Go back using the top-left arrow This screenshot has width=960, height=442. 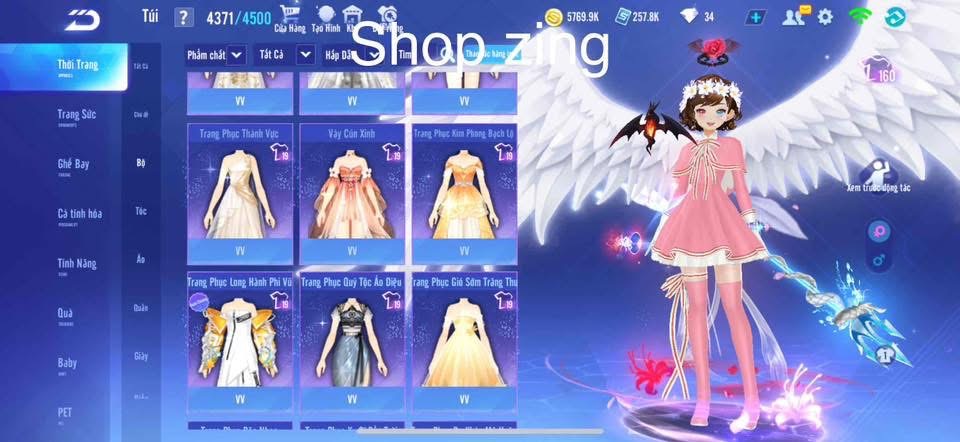(82, 18)
